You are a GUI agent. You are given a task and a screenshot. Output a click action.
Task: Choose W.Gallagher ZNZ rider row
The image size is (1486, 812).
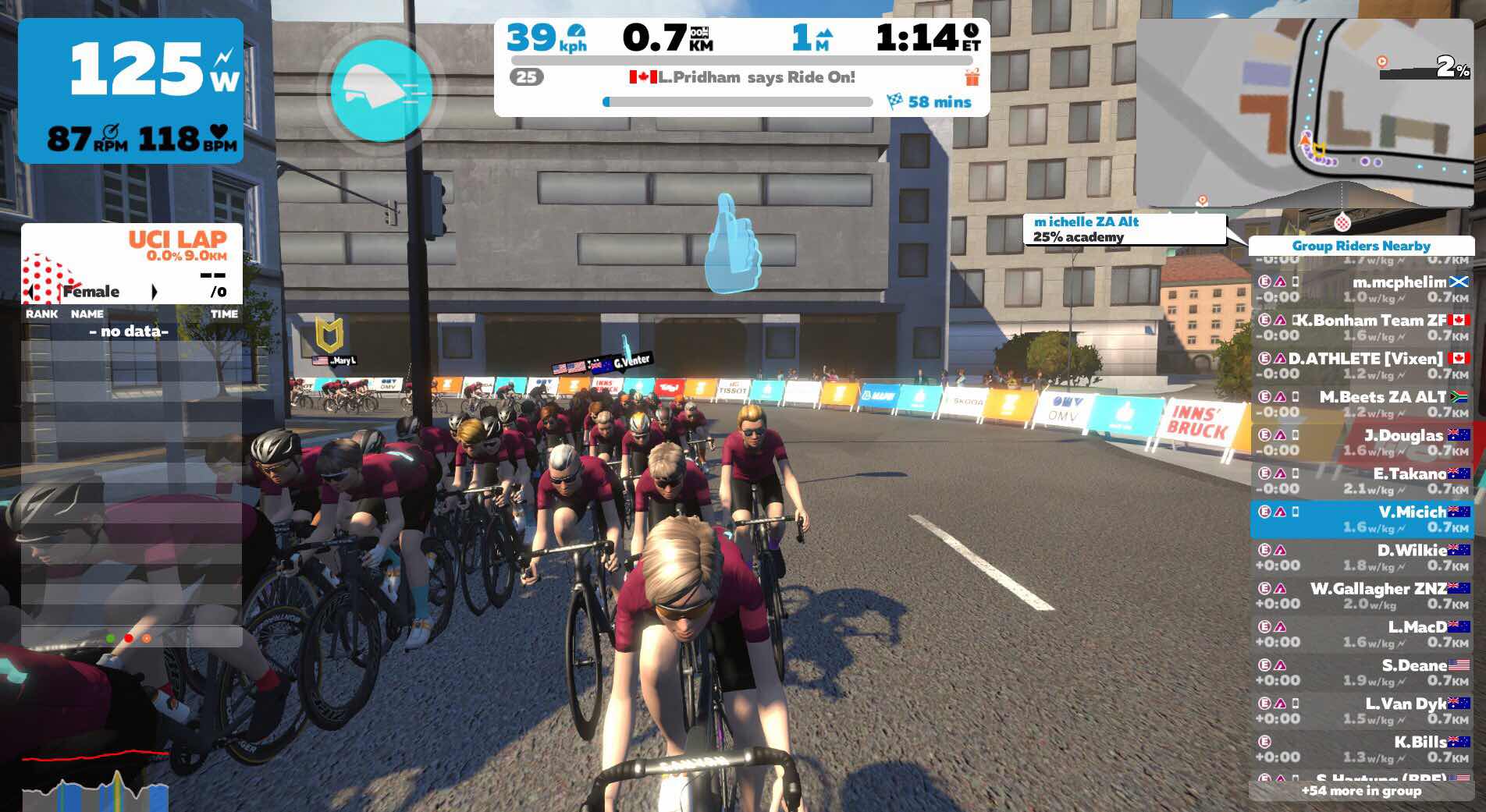tap(1361, 596)
